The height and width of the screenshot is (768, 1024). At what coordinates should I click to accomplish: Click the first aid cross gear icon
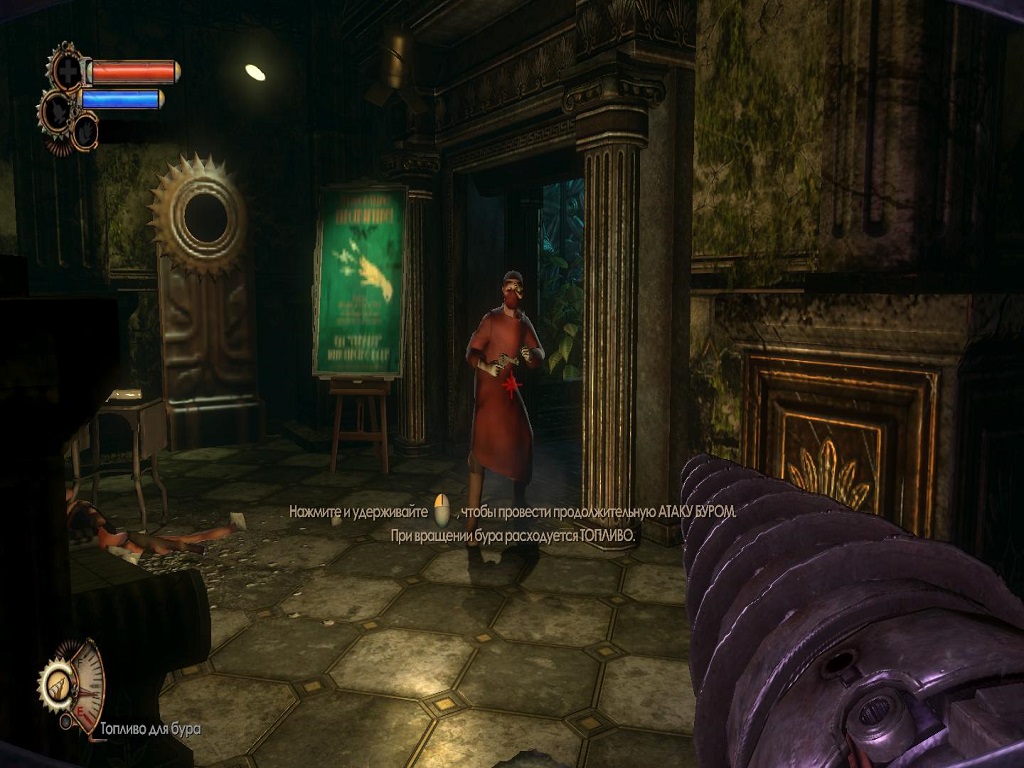(67, 72)
